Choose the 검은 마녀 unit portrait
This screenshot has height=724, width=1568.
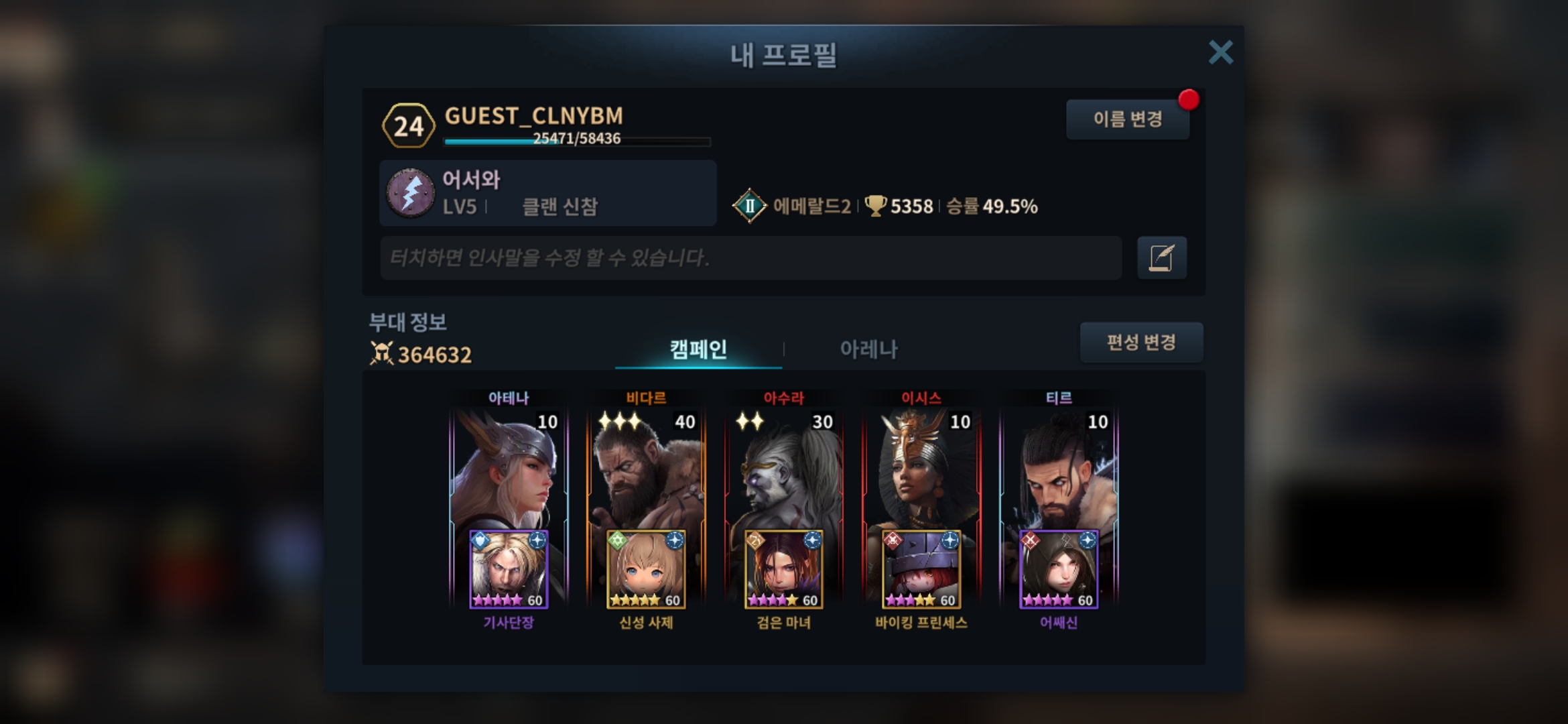click(784, 570)
